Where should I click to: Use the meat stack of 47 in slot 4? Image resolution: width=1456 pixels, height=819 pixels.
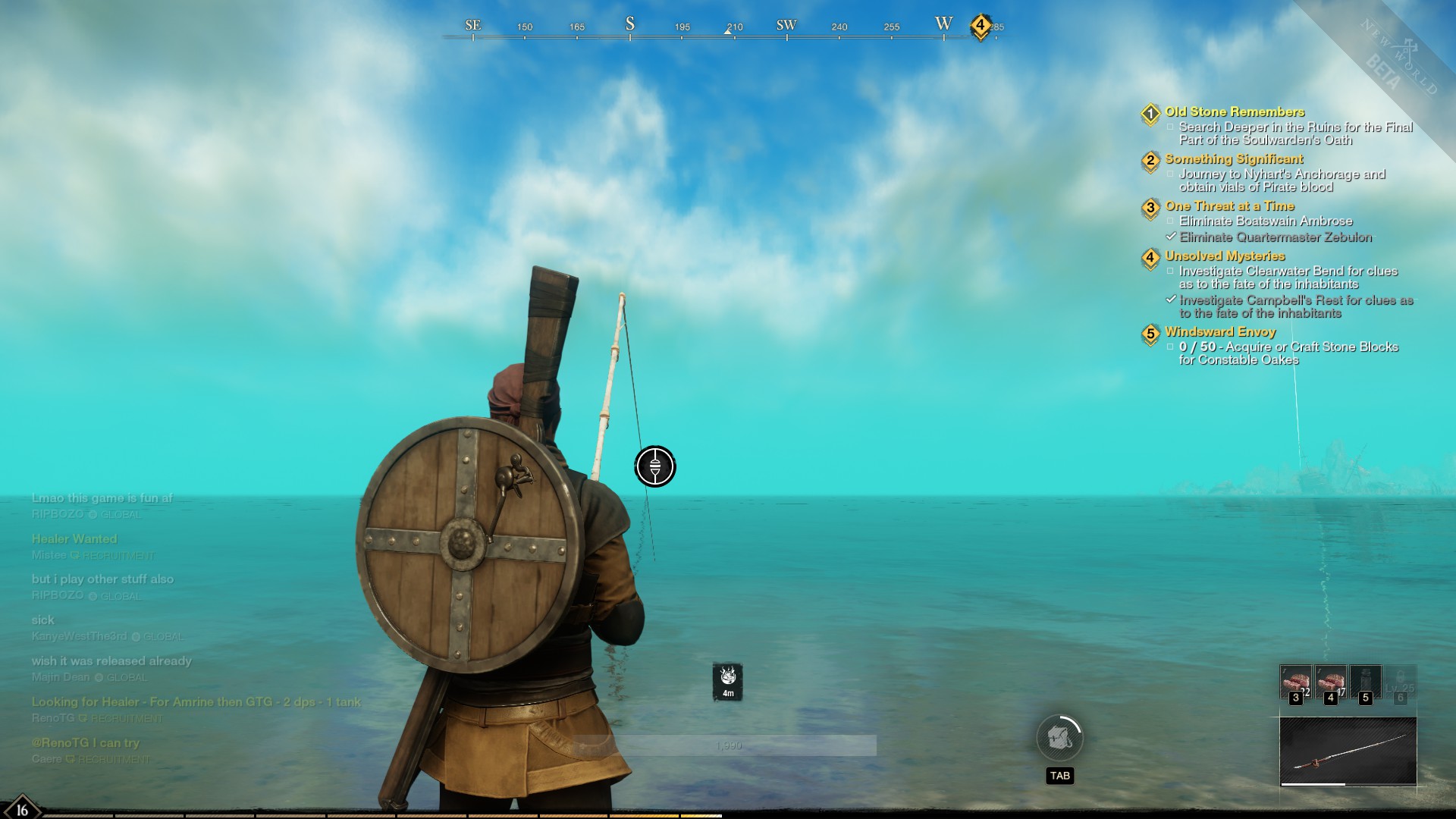coord(1331,682)
